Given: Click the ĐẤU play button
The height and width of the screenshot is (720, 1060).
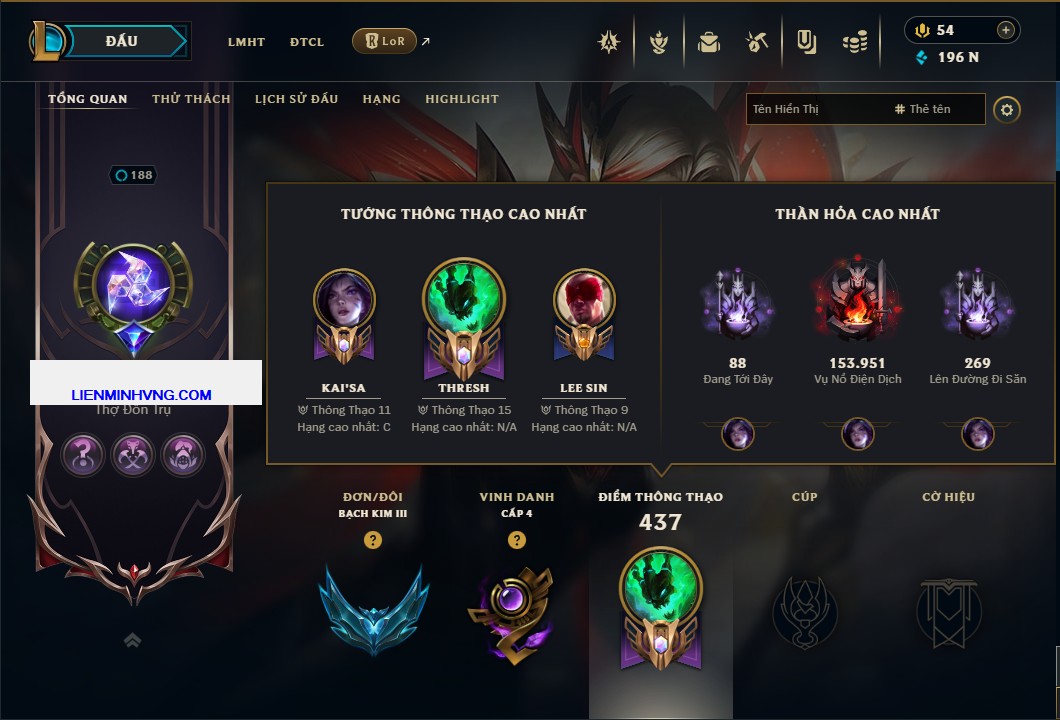Looking at the screenshot, I should [x=122, y=41].
